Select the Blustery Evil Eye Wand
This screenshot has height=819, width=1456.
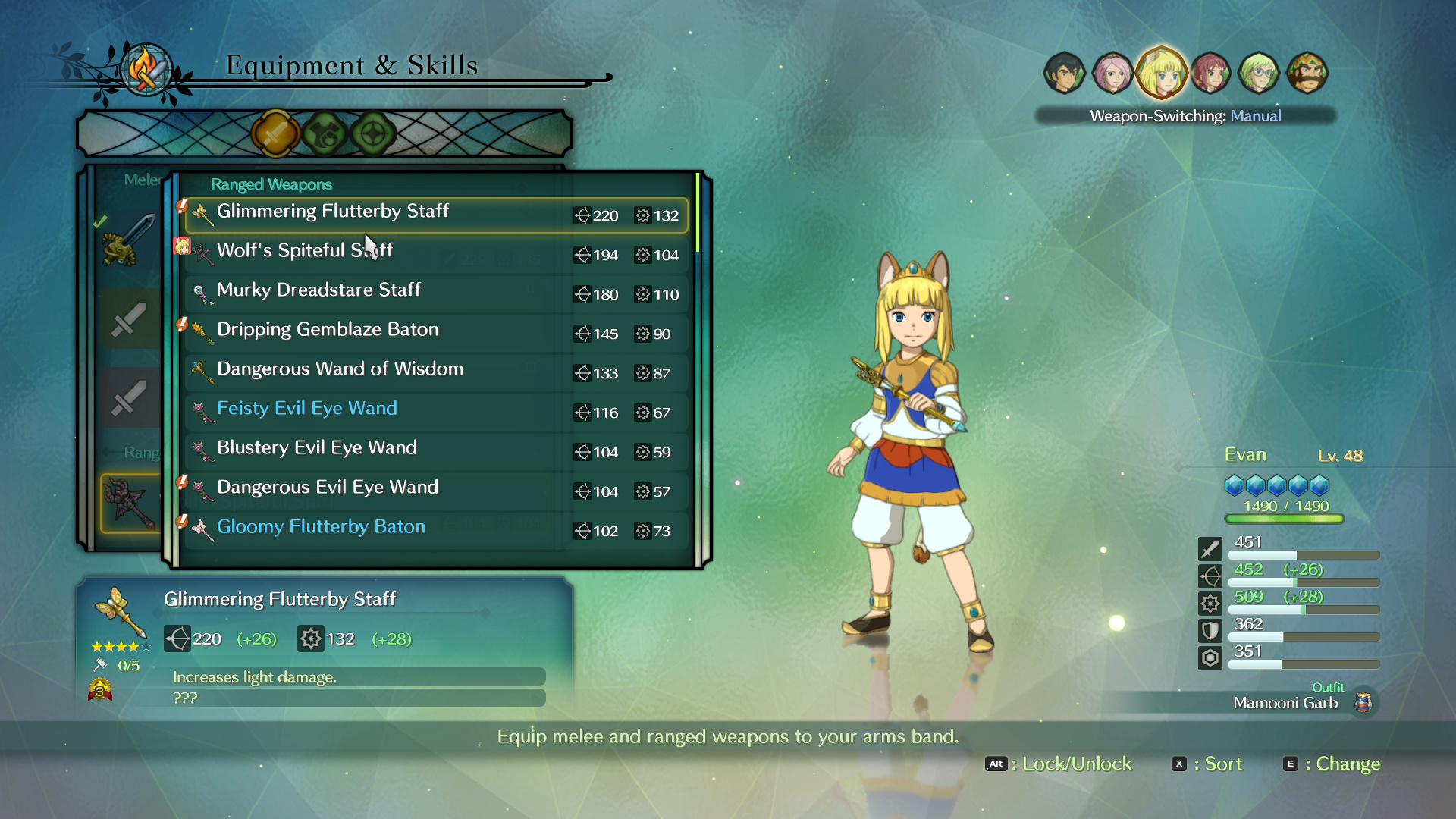[436, 451]
